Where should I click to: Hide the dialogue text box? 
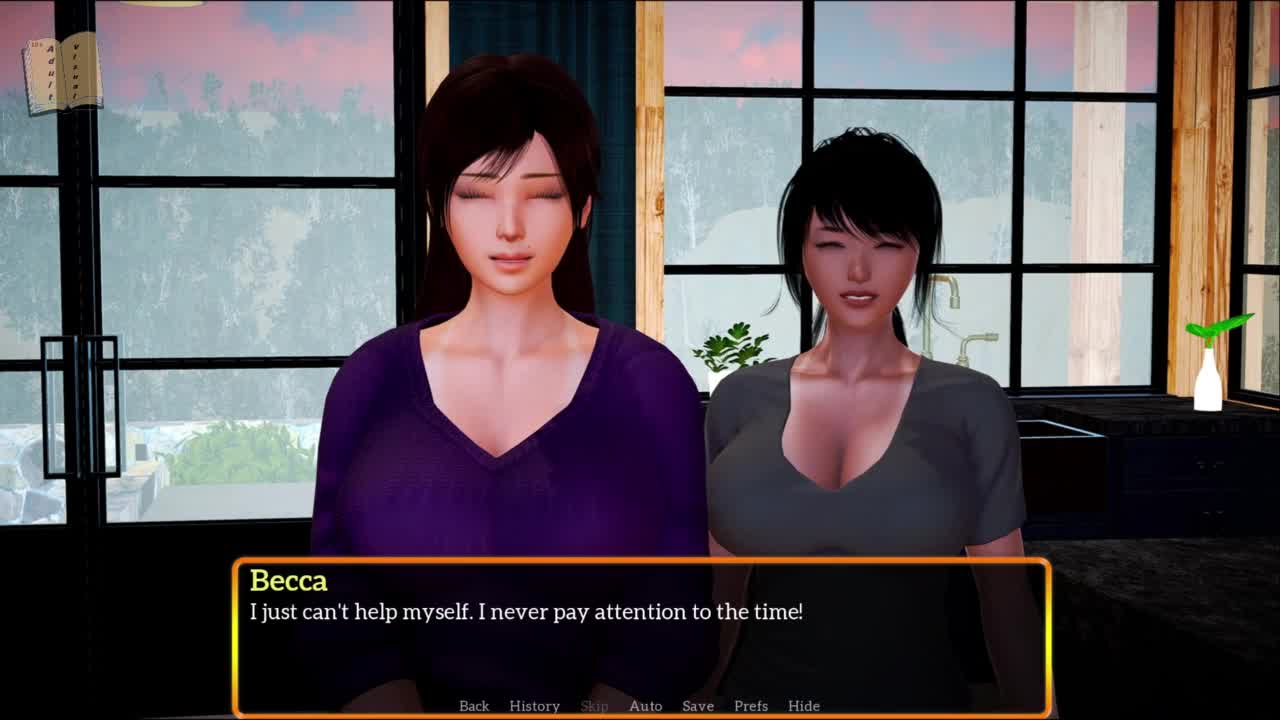pyautogui.click(x=804, y=706)
